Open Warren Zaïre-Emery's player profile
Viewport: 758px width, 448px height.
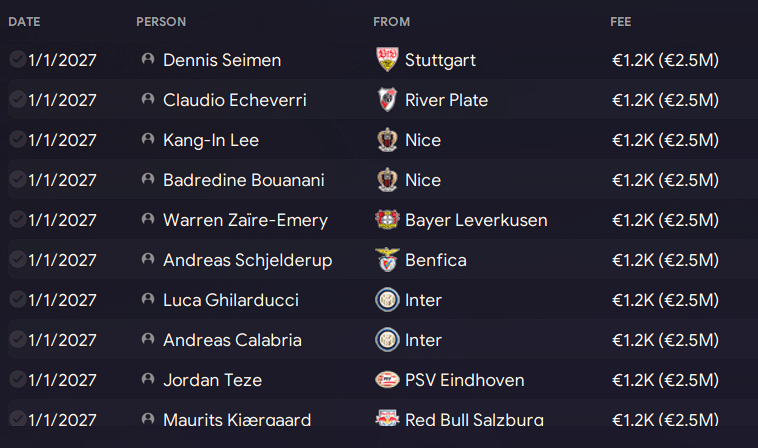(245, 220)
